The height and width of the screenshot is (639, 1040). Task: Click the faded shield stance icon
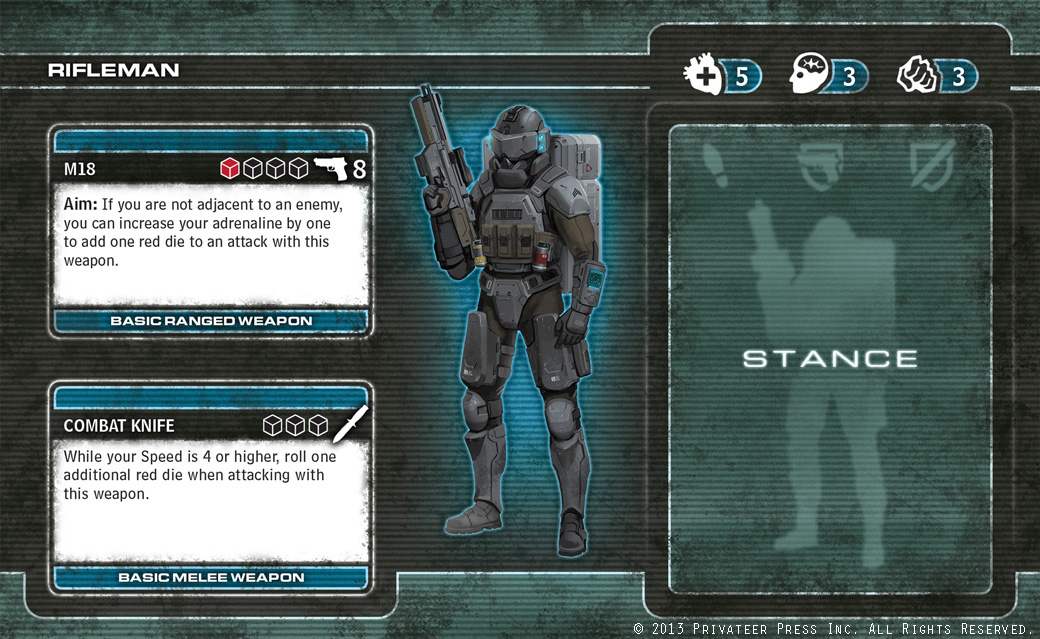click(x=937, y=160)
